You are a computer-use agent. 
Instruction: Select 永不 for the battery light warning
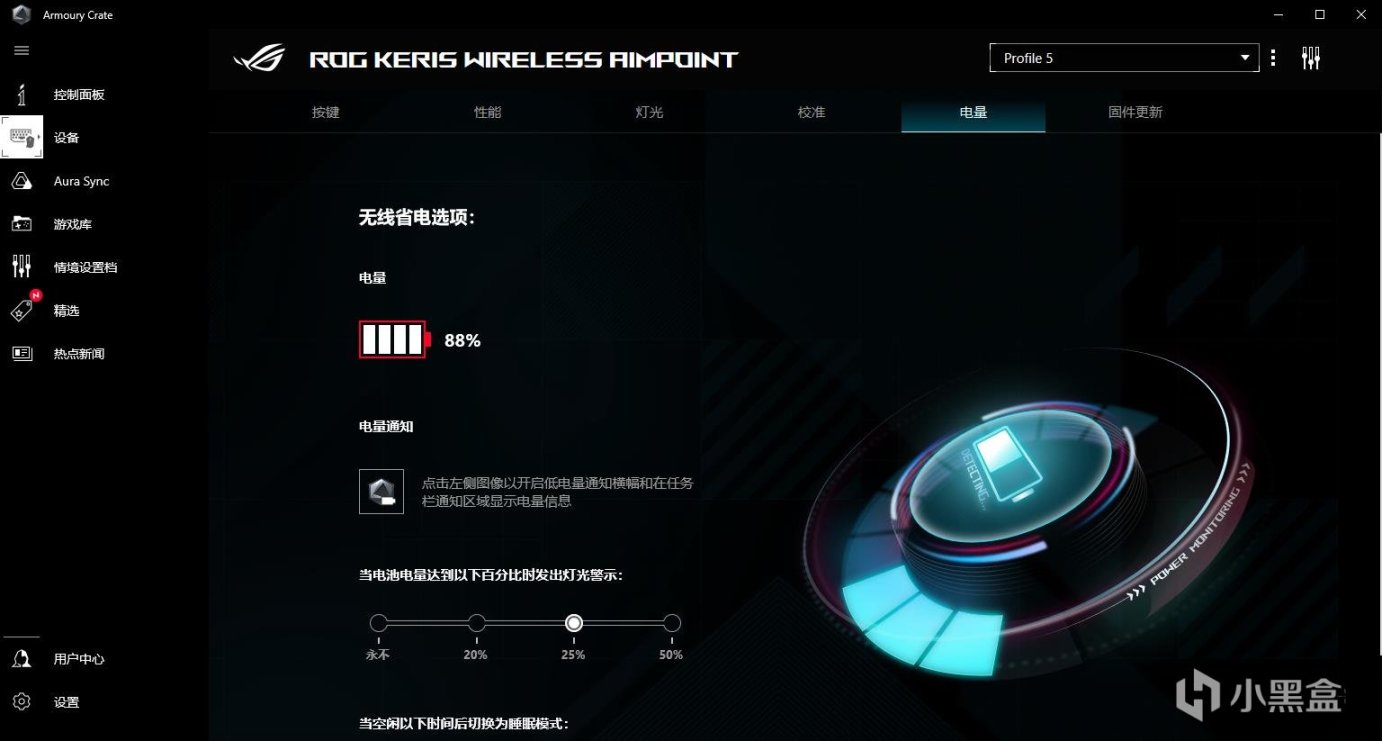point(378,622)
